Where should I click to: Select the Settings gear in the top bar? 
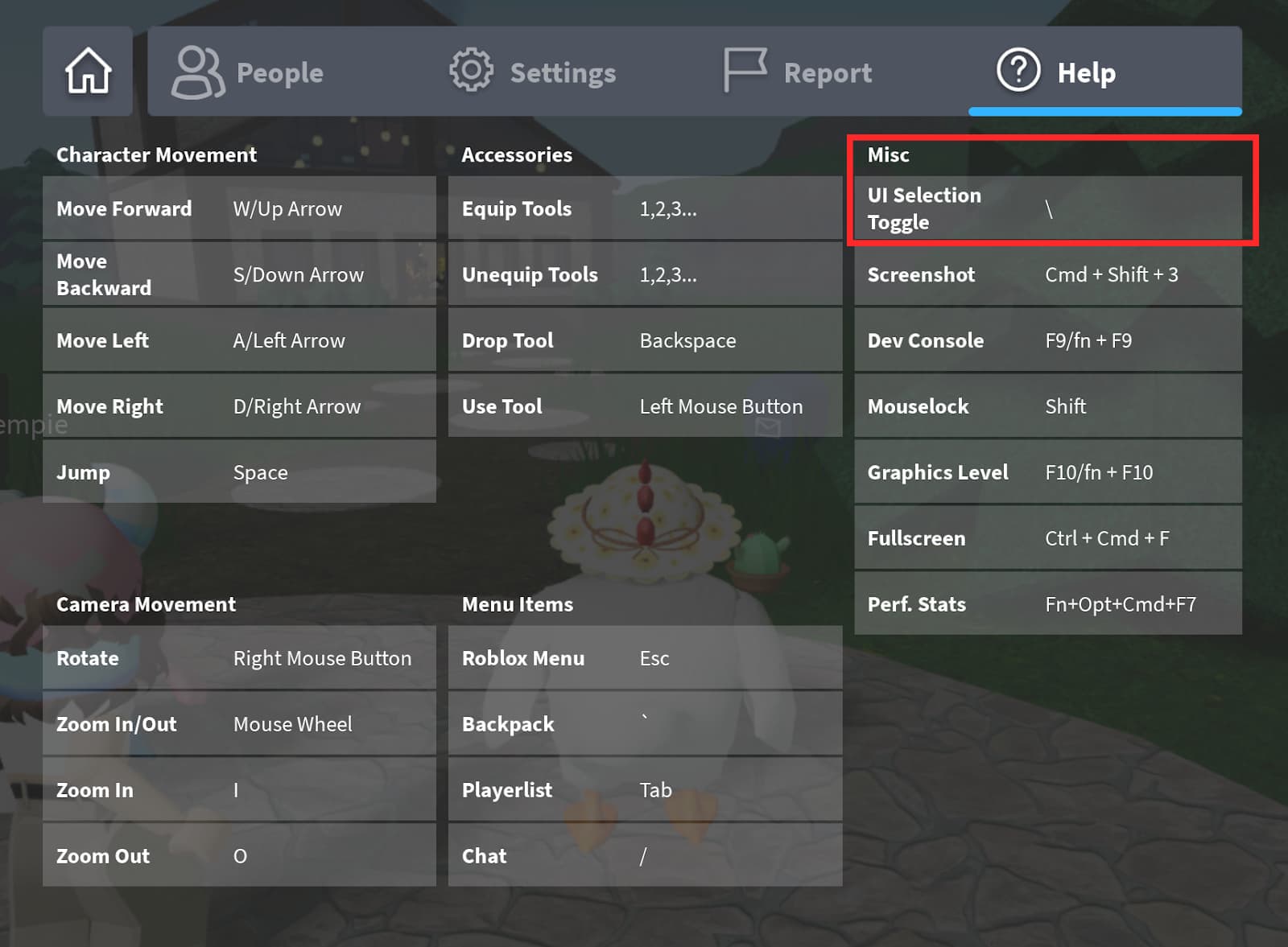(471, 71)
